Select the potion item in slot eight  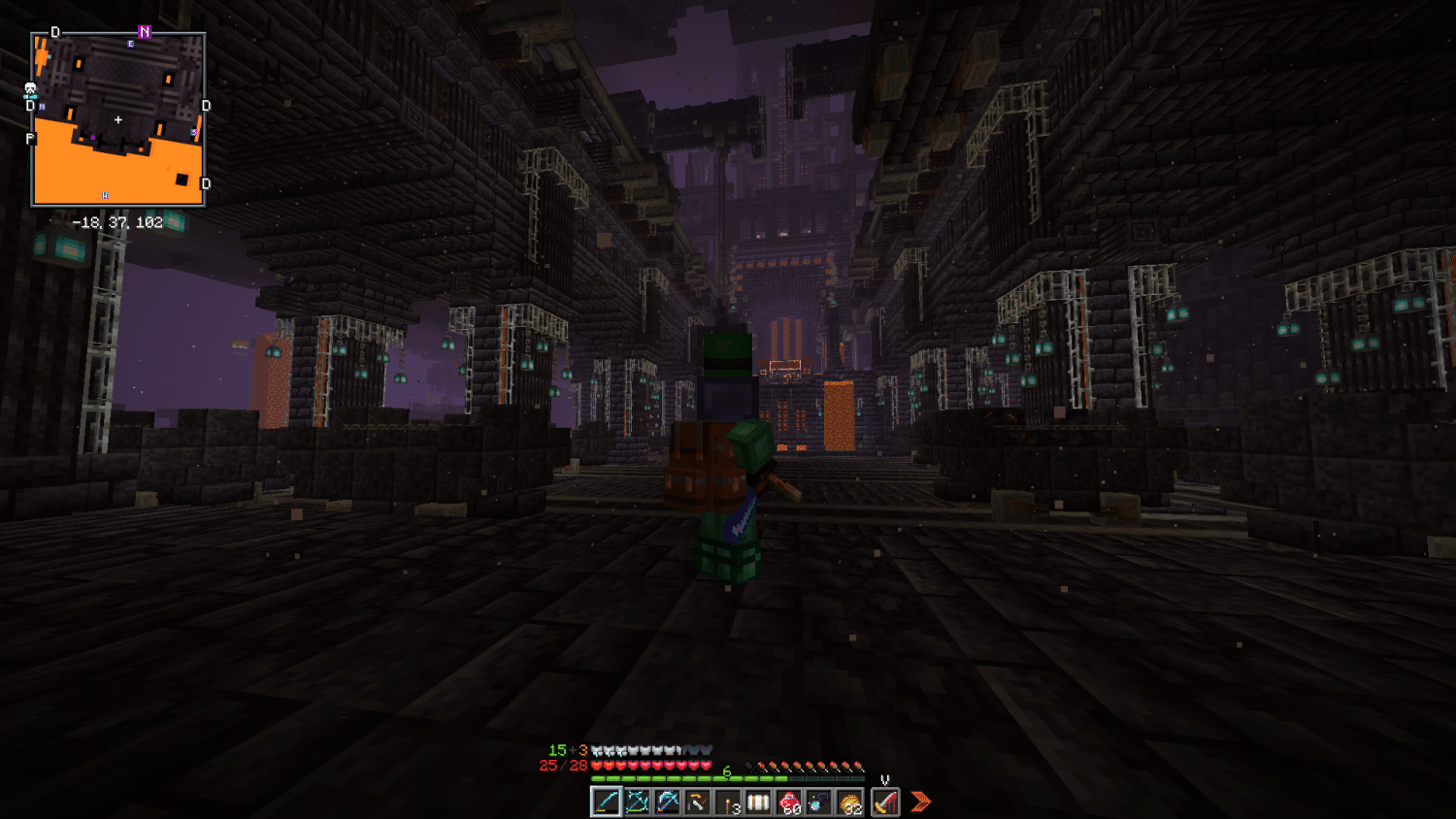click(x=818, y=803)
